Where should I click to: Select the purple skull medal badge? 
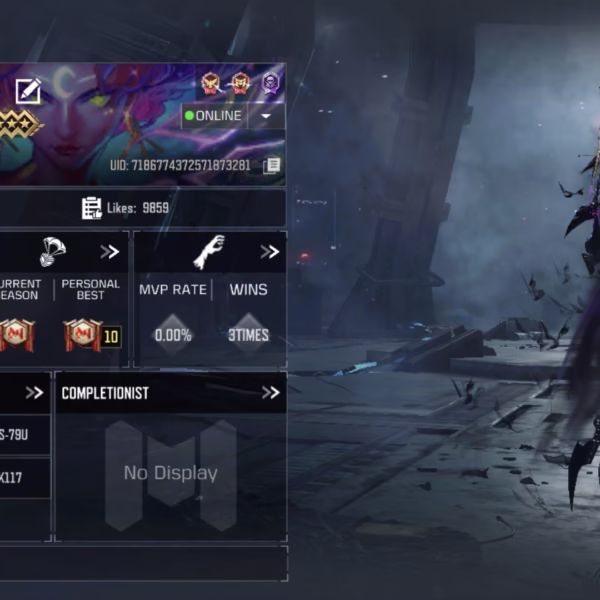pos(271,83)
